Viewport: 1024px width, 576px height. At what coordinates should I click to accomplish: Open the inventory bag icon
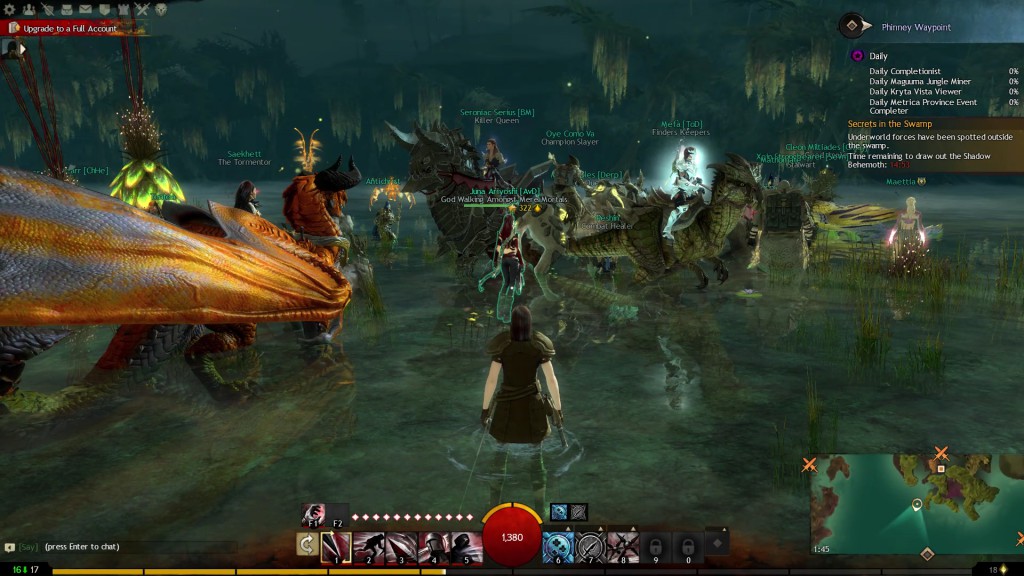pyautogui.click(x=66, y=10)
